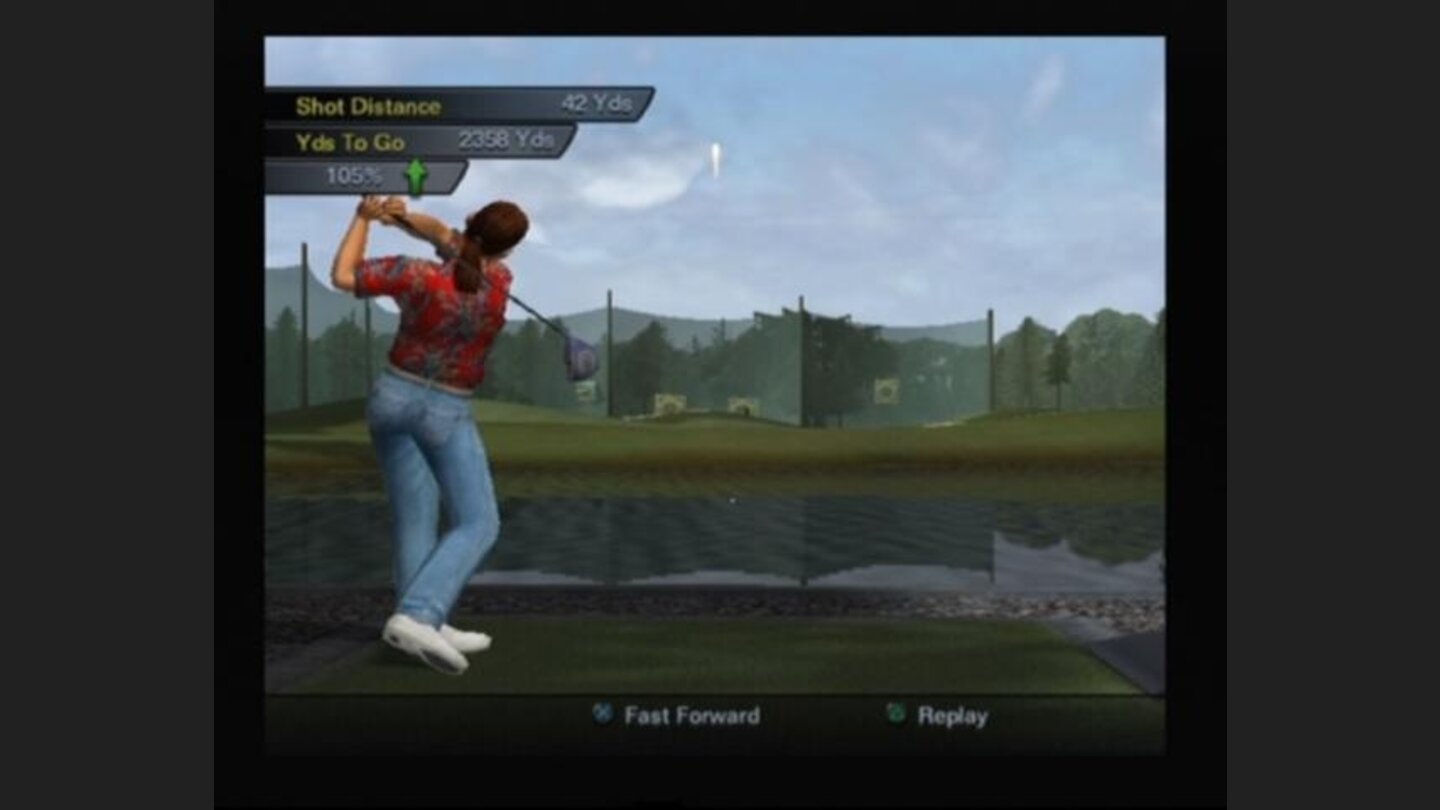Click the Fast Forward cross button icon
Image resolution: width=1440 pixels, height=810 pixels.
[604, 715]
